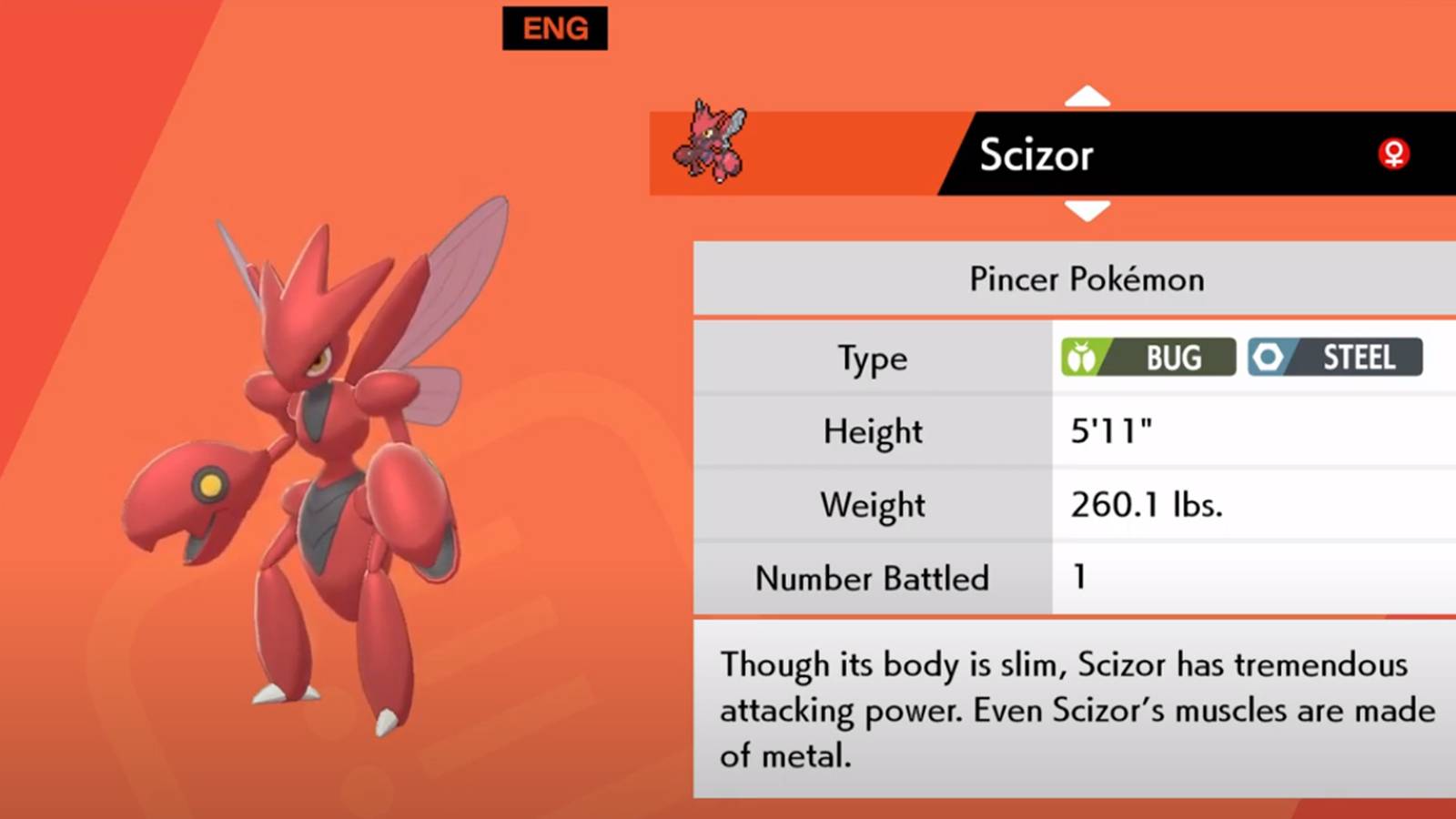Click the up arrow above Scizor's name
1456x819 pixels.
tap(1087, 96)
